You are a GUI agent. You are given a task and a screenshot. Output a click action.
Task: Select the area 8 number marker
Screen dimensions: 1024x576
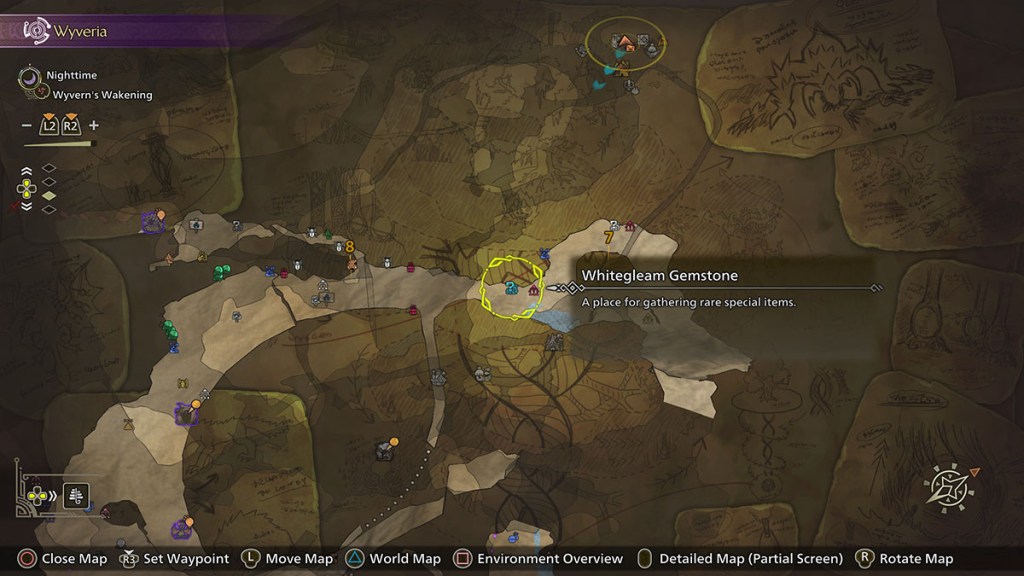click(x=350, y=246)
